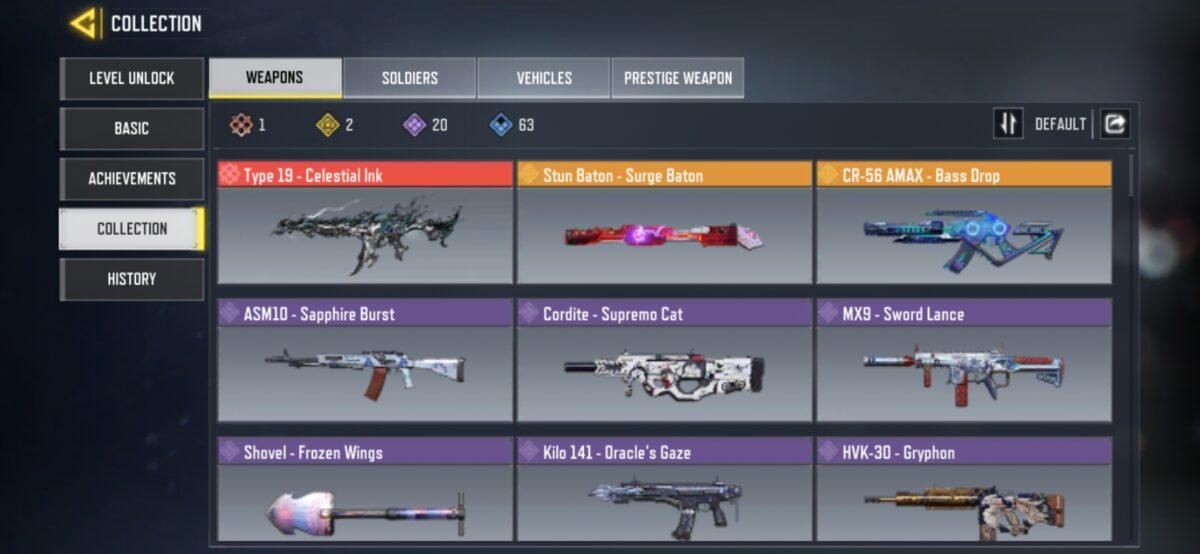Viewport: 1200px width, 554px height.
Task: Open the Achievements section
Action: (x=132, y=178)
